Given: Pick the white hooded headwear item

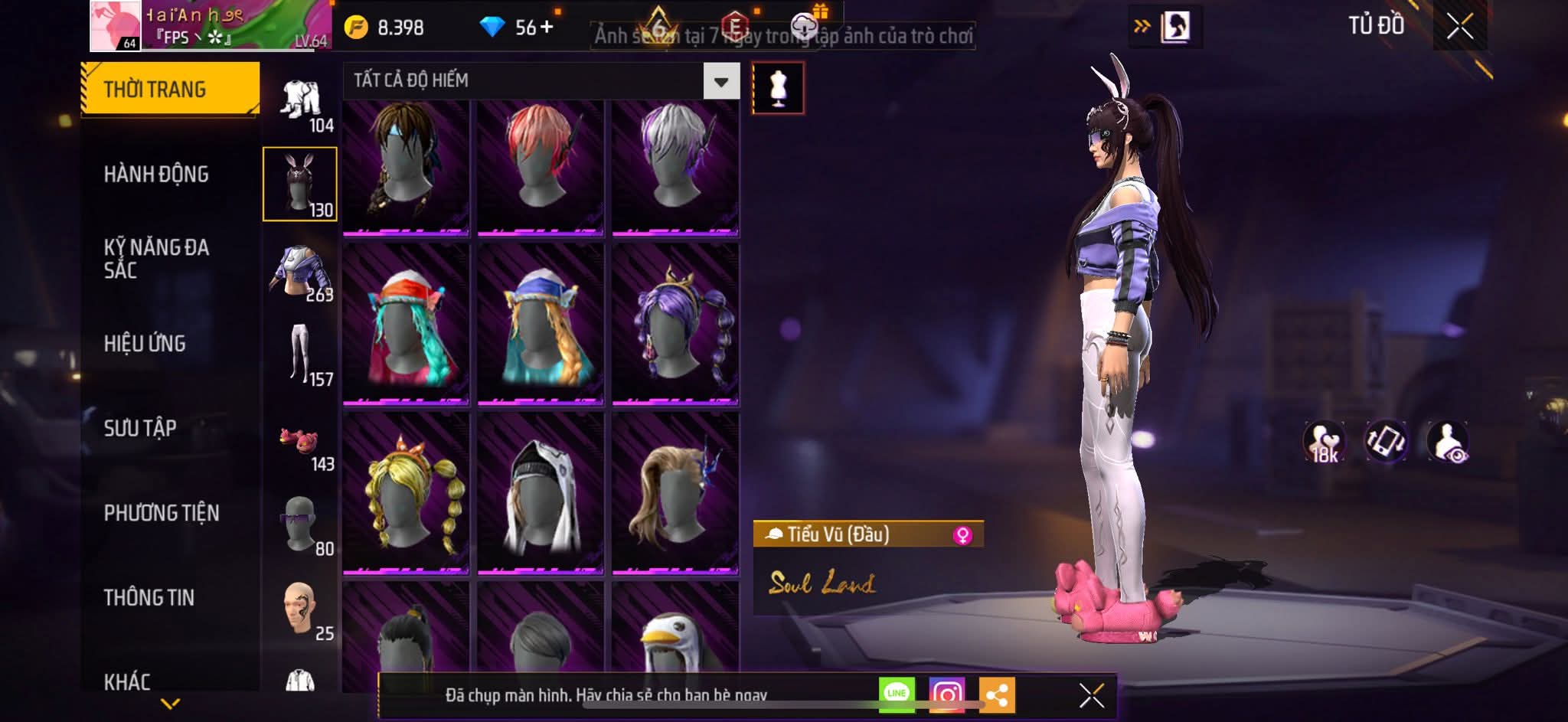Looking at the screenshot, I should click(x=540, y=492).
